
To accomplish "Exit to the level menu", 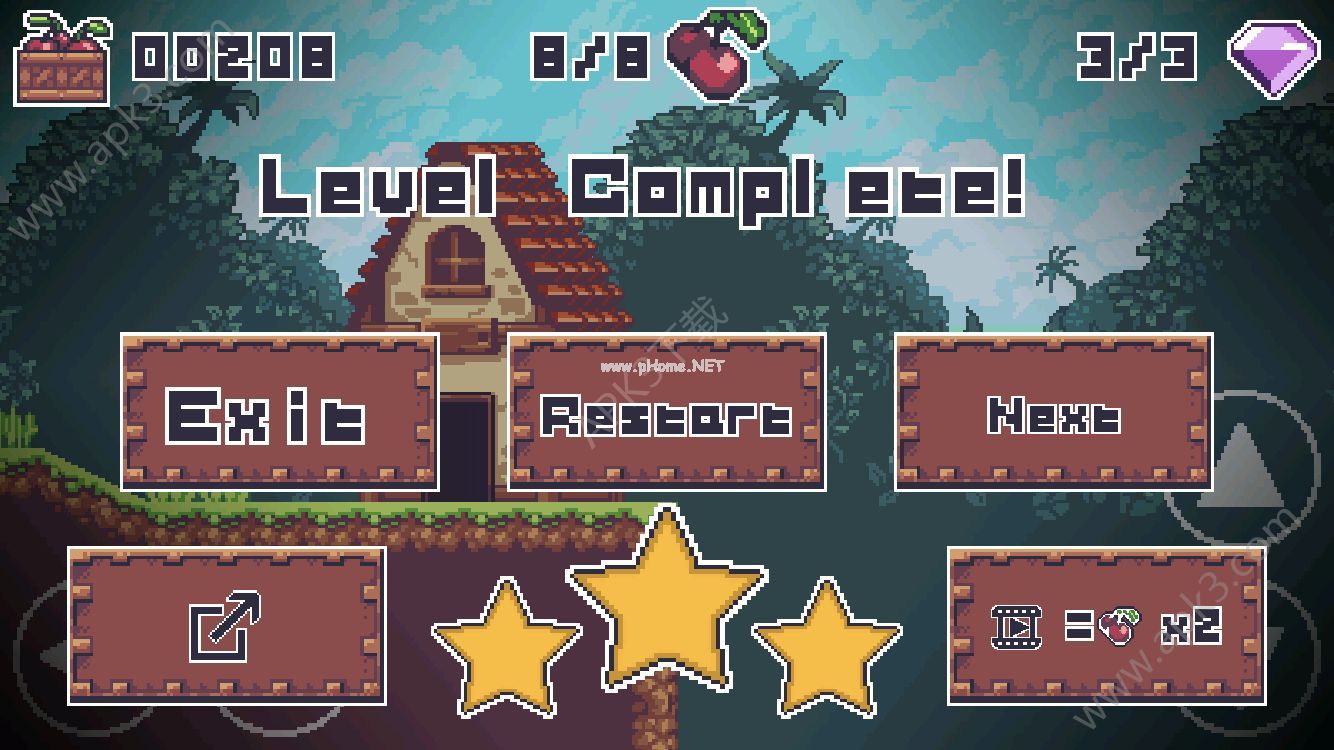I will point(279,412).
